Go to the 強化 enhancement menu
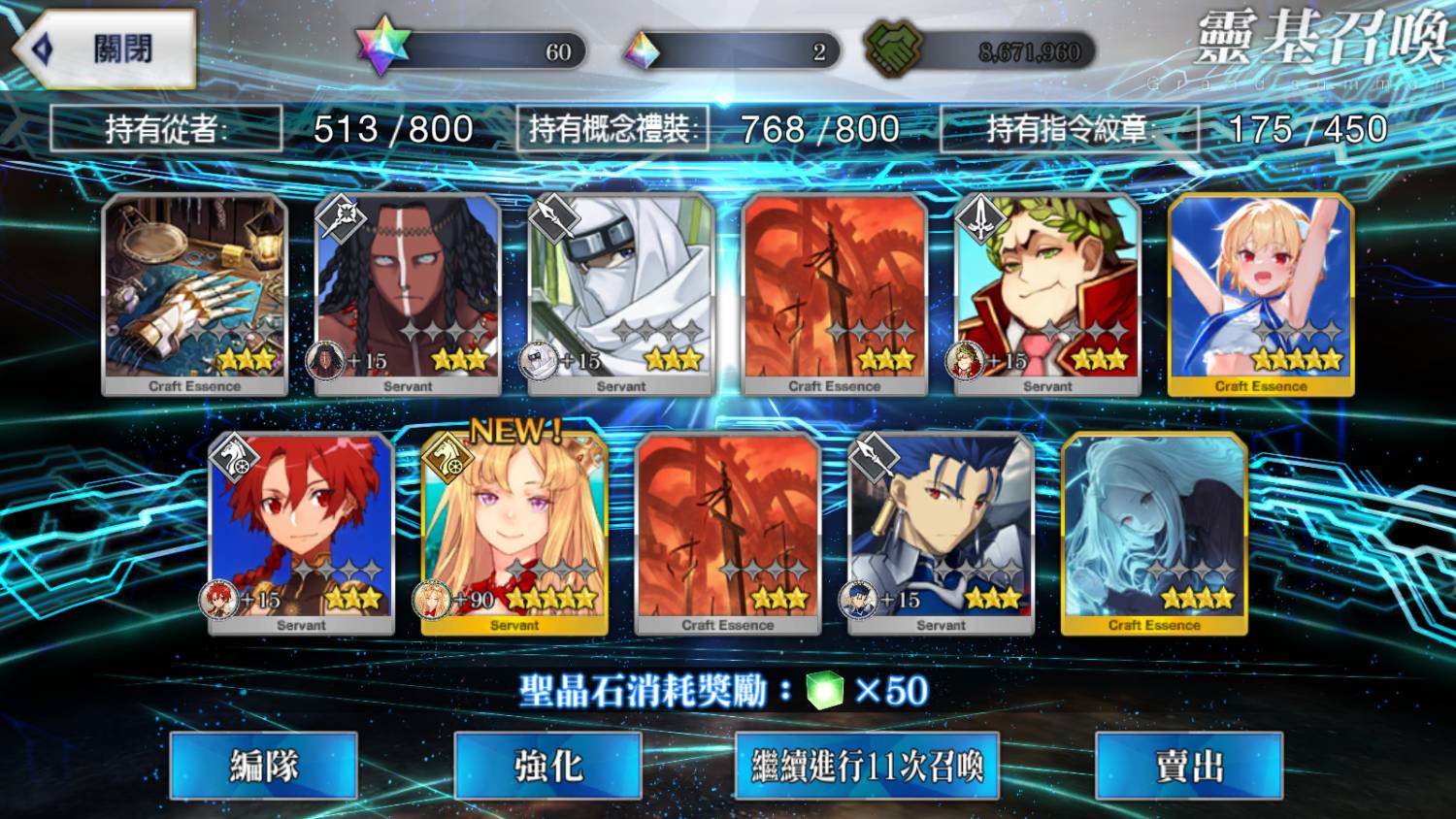The height and width of the screenshot is (819, 1456). coord(547,766)
